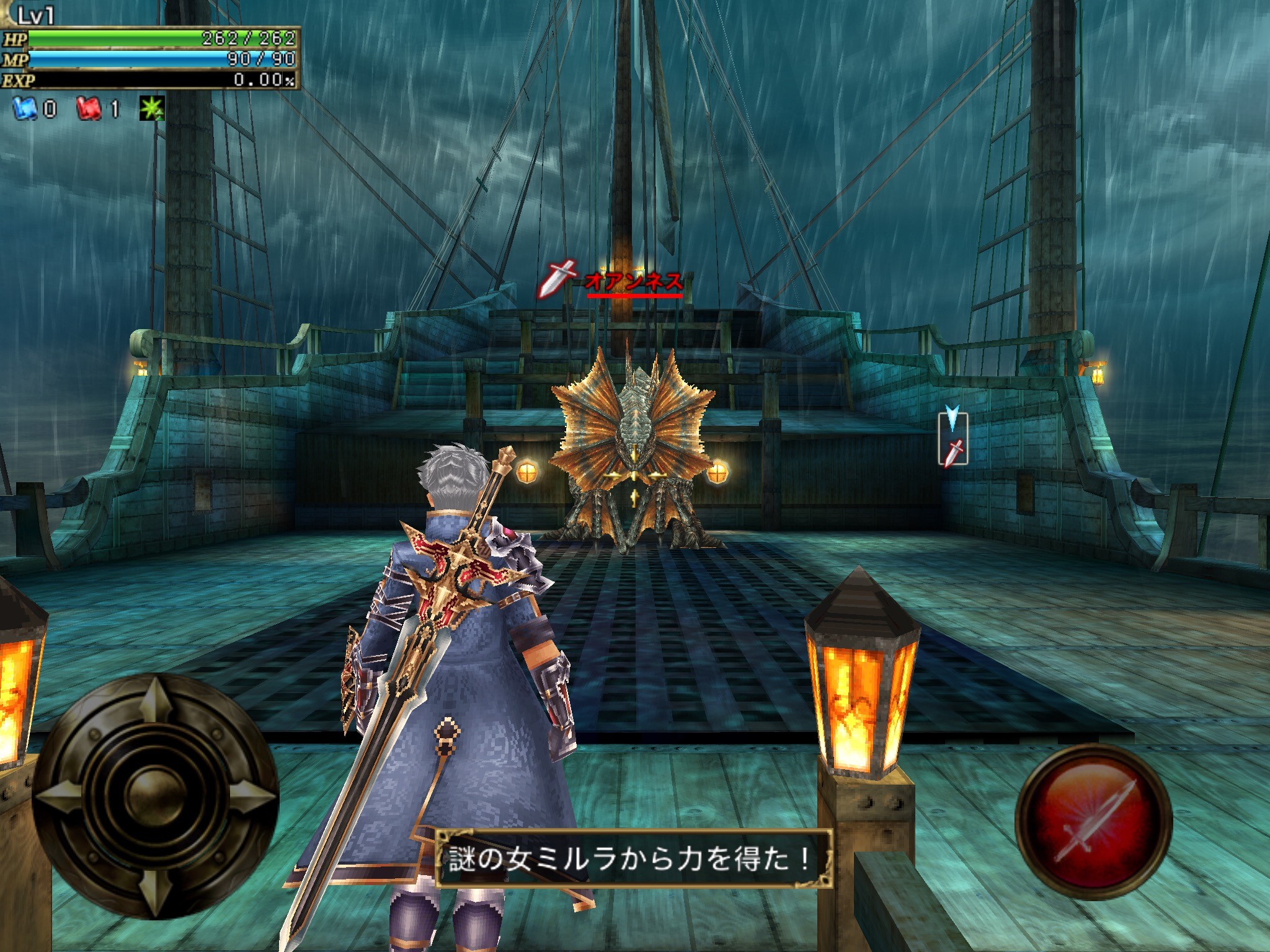Tap the up arrow on the virtual d-pad
This screenshot has width=1270, height=952.
point(153,704)
